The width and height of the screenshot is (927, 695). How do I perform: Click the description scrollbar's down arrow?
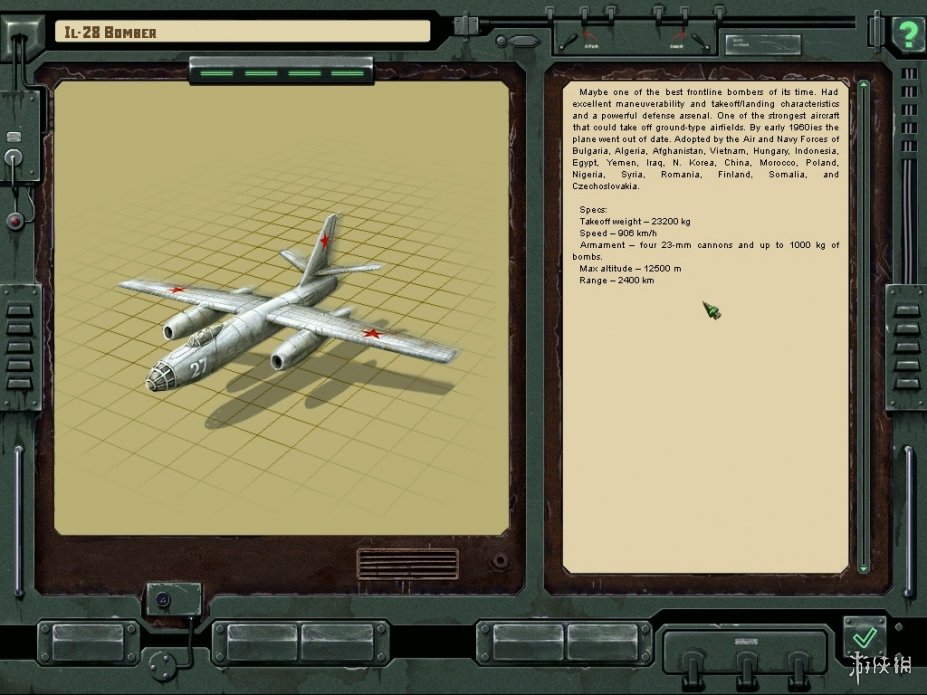click(864, 567)
